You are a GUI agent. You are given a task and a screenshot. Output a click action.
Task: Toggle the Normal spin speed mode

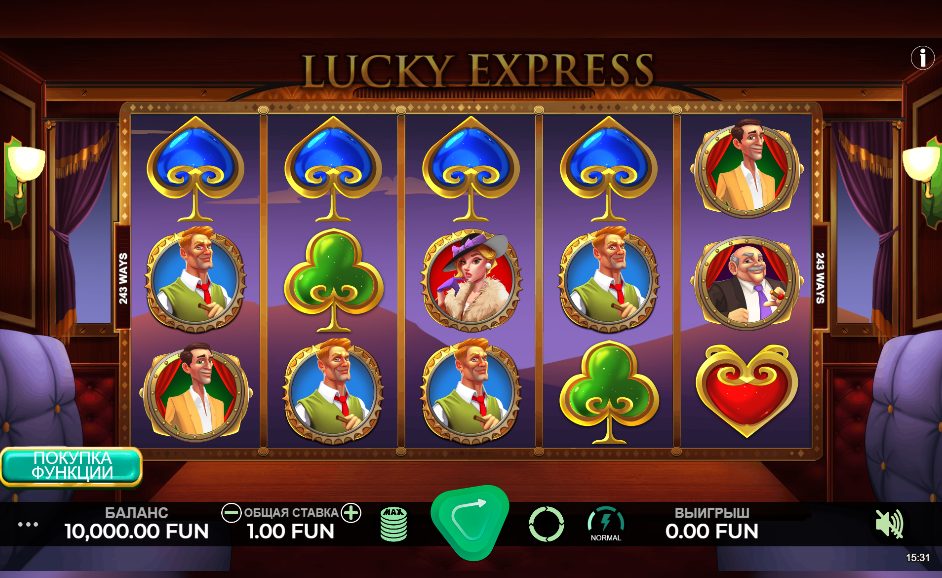pos(605,523)
